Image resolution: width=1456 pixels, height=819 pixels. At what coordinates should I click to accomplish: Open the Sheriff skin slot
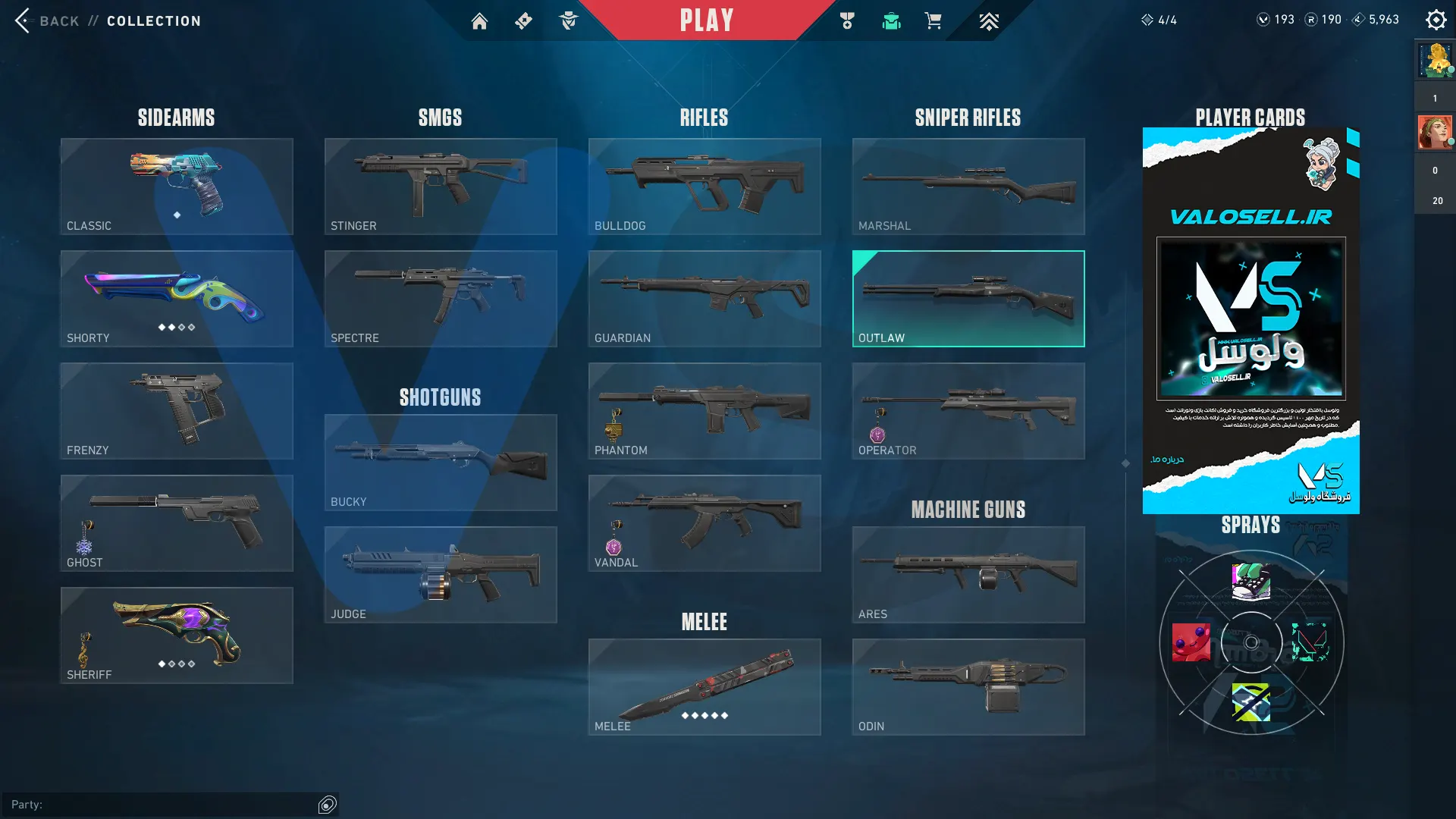177,635
